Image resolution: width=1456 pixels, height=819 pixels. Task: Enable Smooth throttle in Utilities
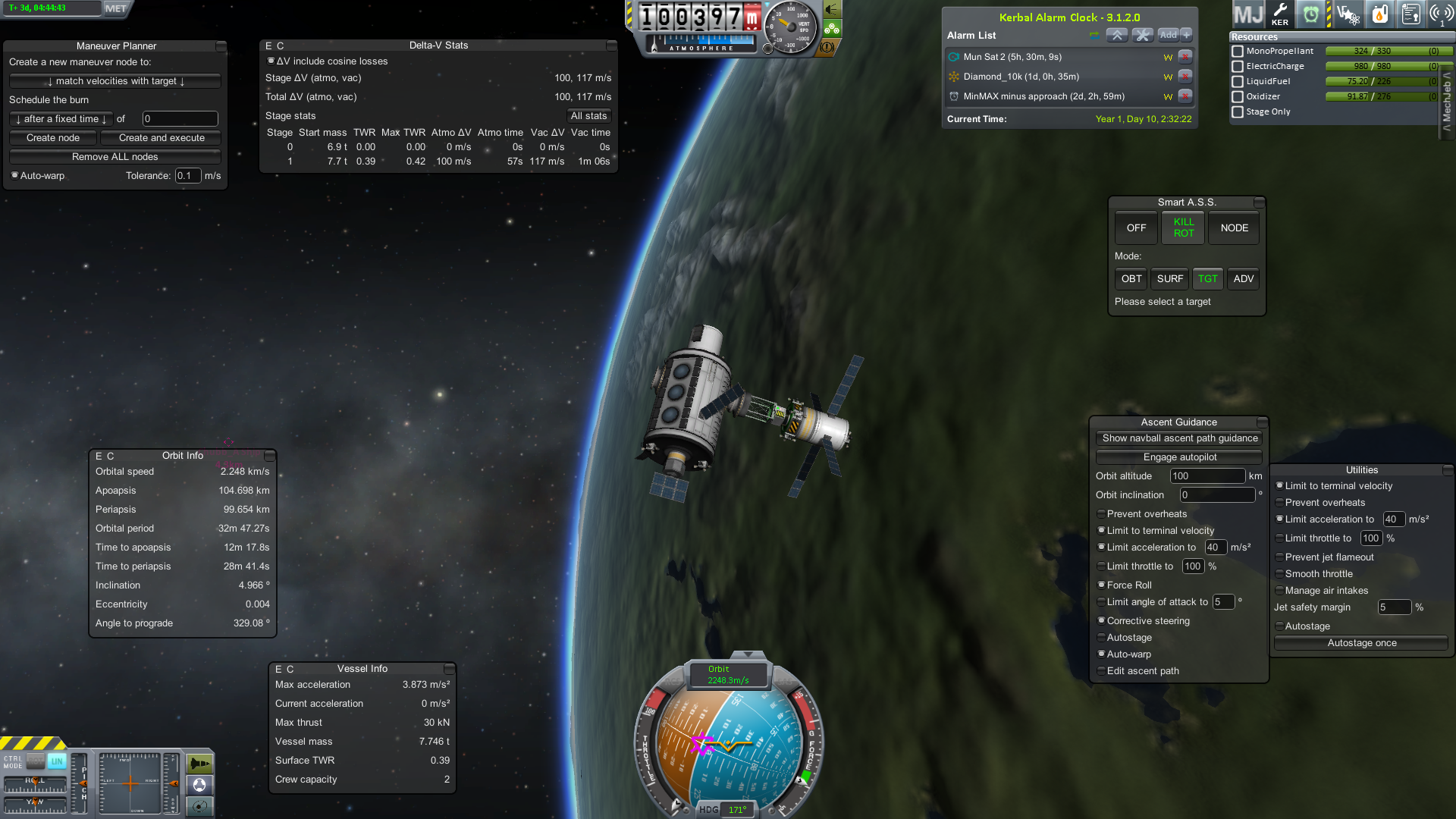pos(1279,574)
